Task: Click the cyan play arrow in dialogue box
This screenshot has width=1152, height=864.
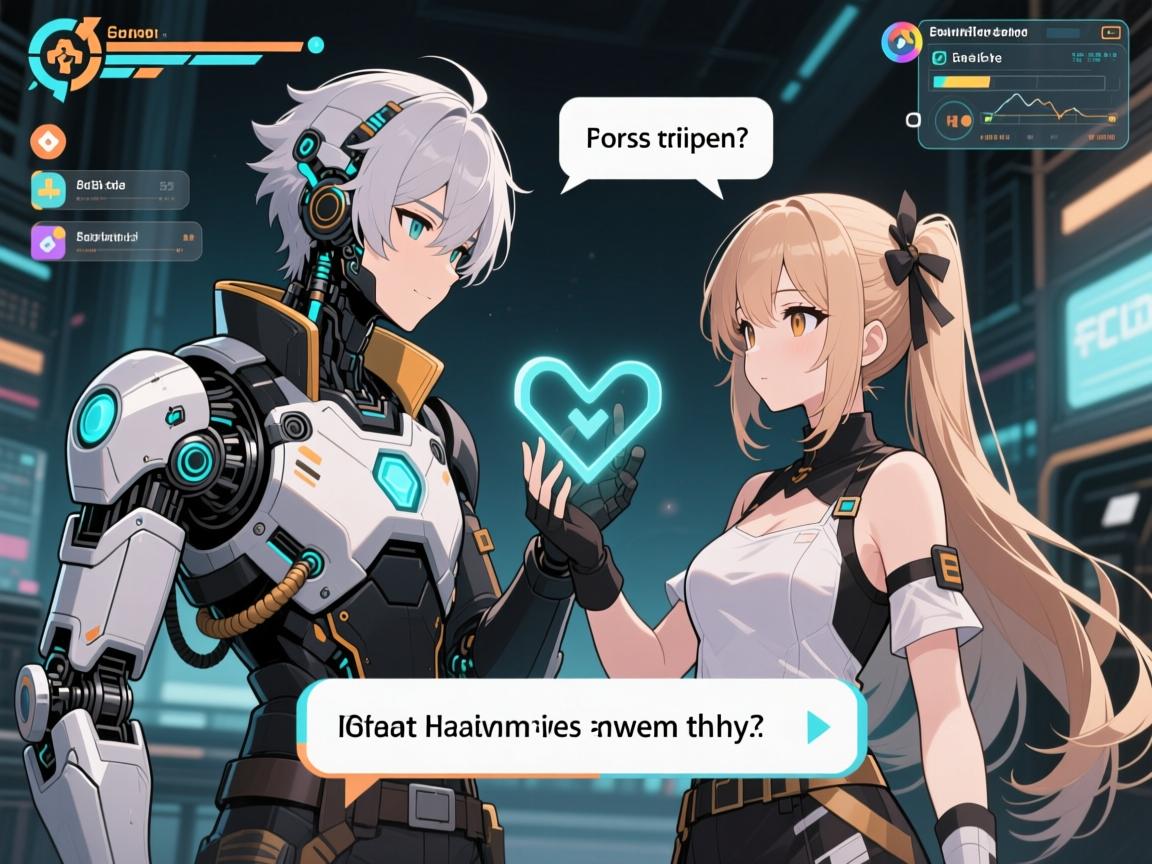Action: click(x=818, y=727)
